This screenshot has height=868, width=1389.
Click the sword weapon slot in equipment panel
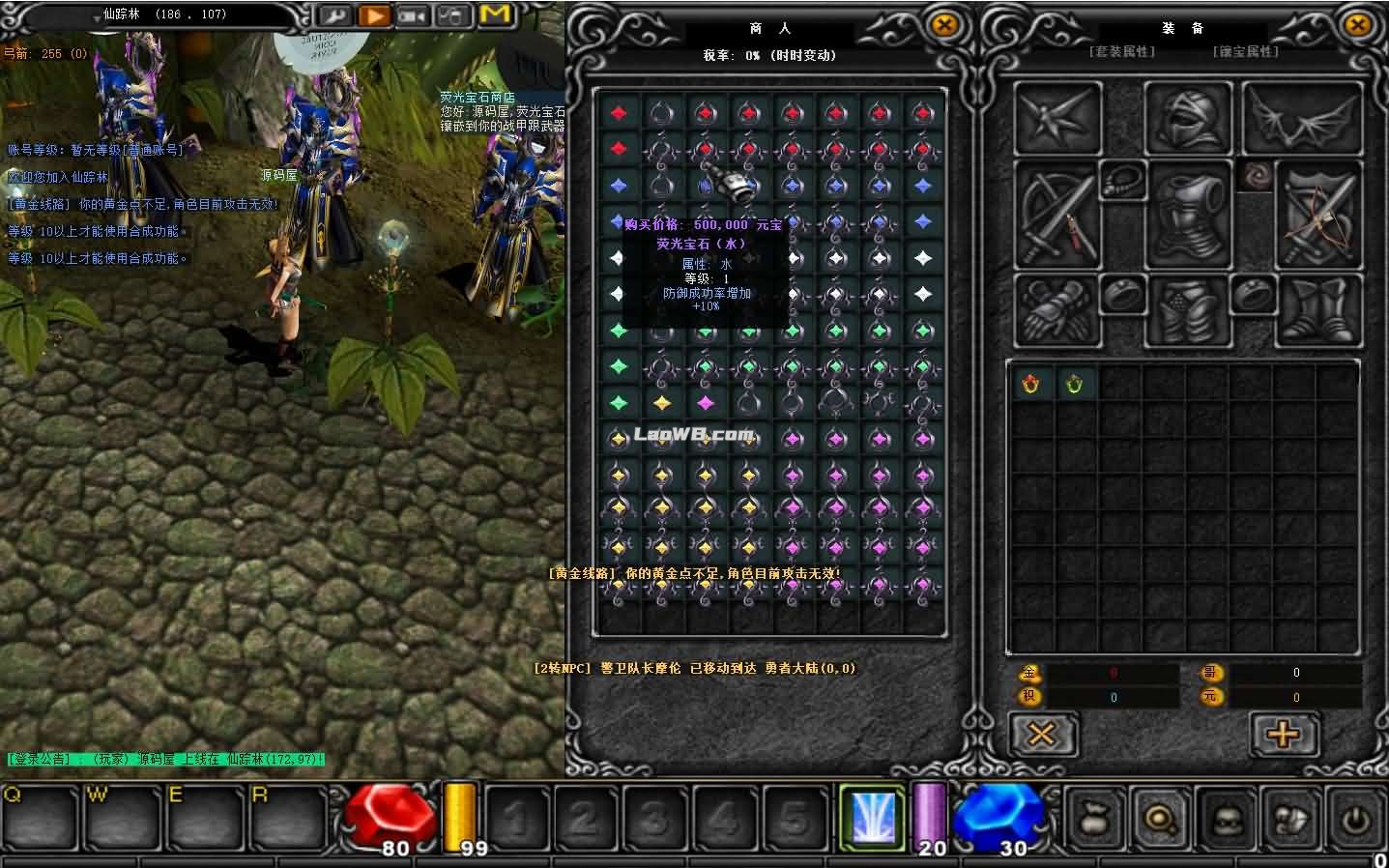pyautogui.click(x=1056, y=213)
